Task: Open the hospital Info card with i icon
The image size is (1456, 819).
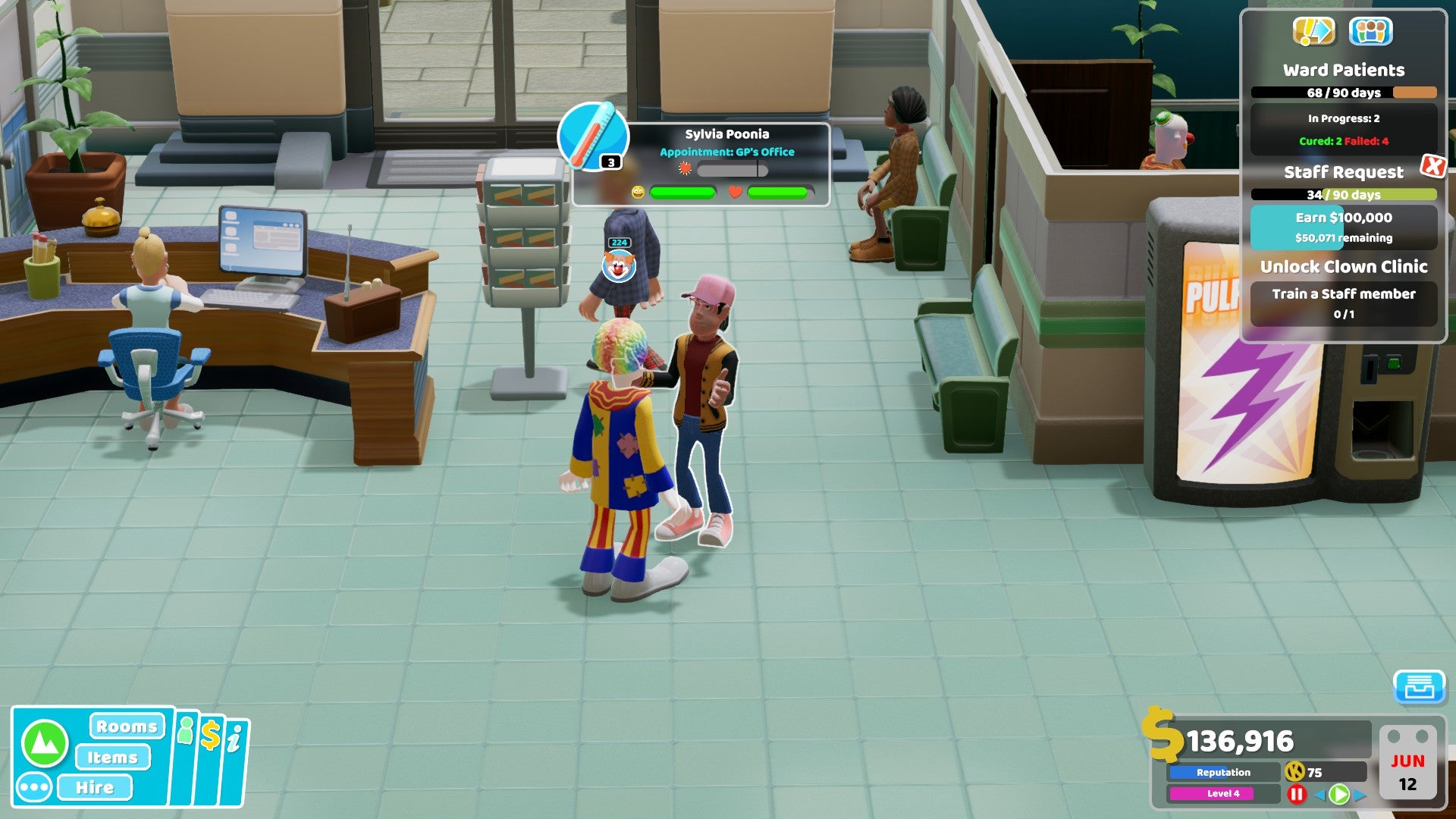Action: pos(237,736)
